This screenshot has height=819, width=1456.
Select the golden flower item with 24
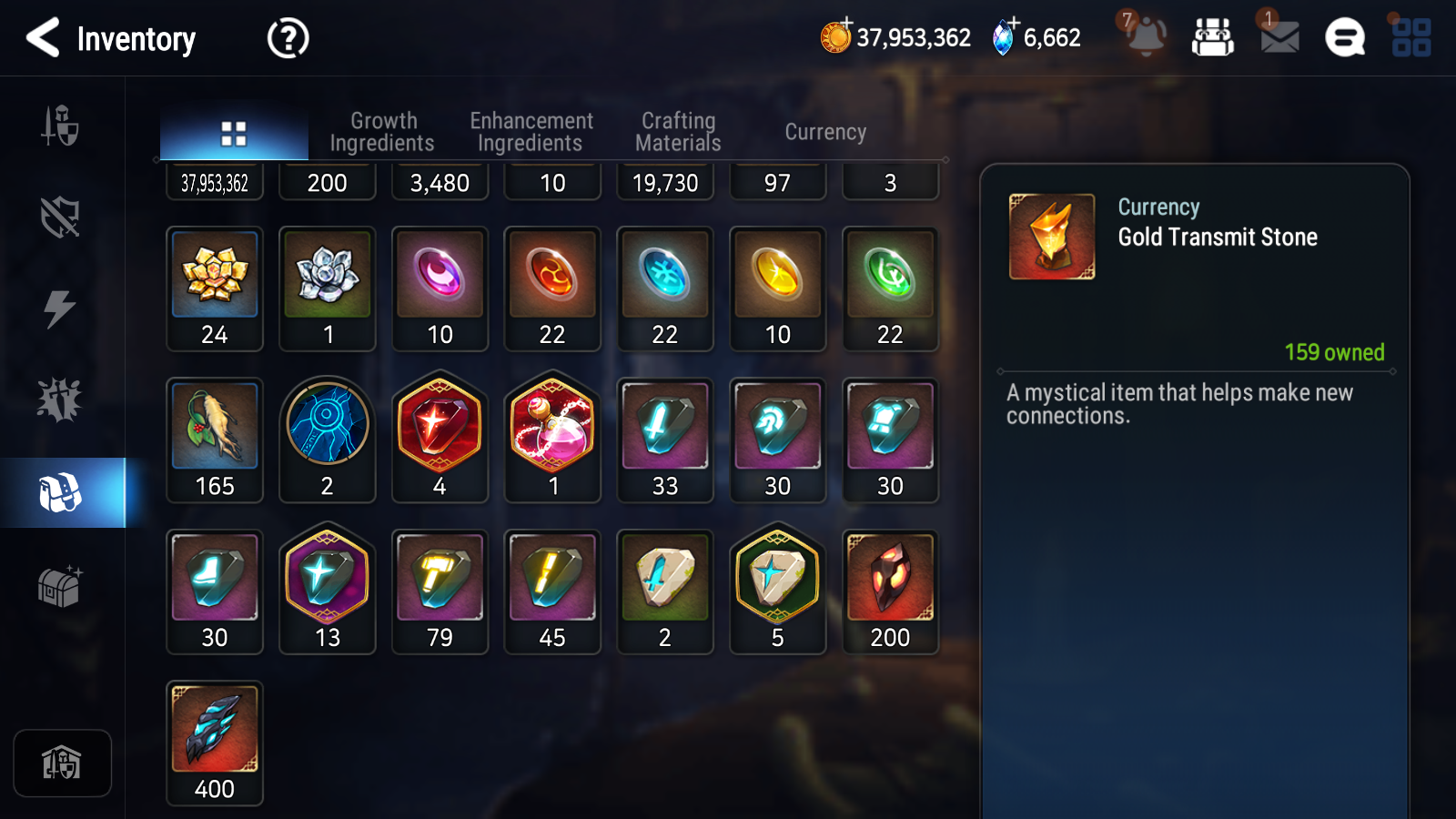click(x=215, y=288)
